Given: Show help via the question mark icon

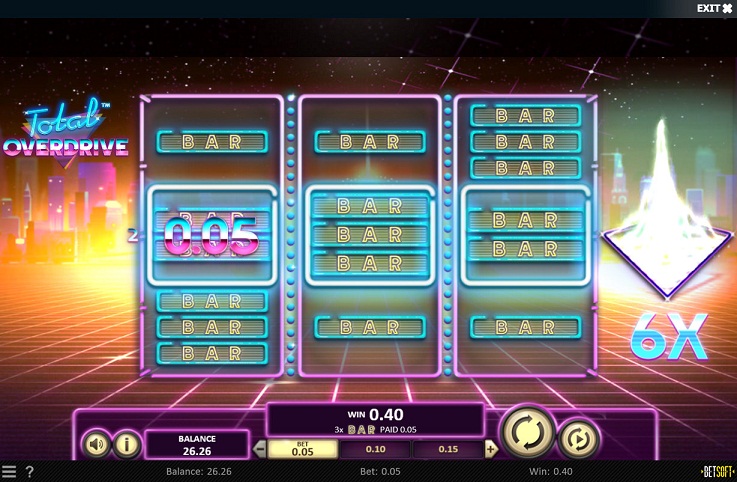Looking at the screenshot, I should click(x=30, y=472).
